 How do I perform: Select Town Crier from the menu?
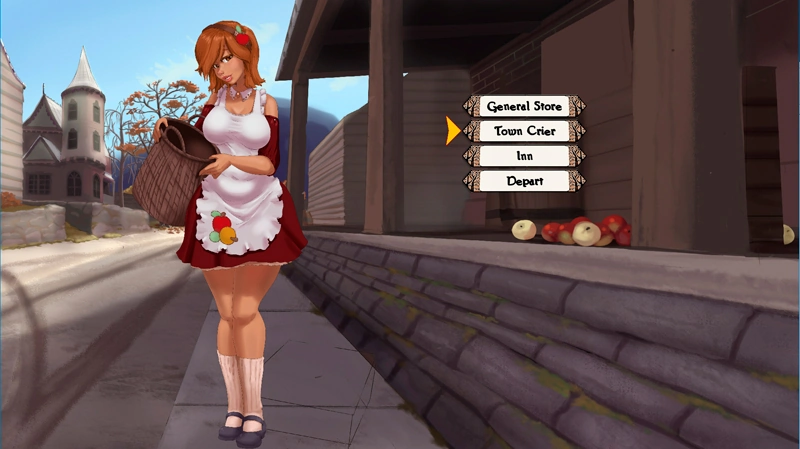coord(524,131)
